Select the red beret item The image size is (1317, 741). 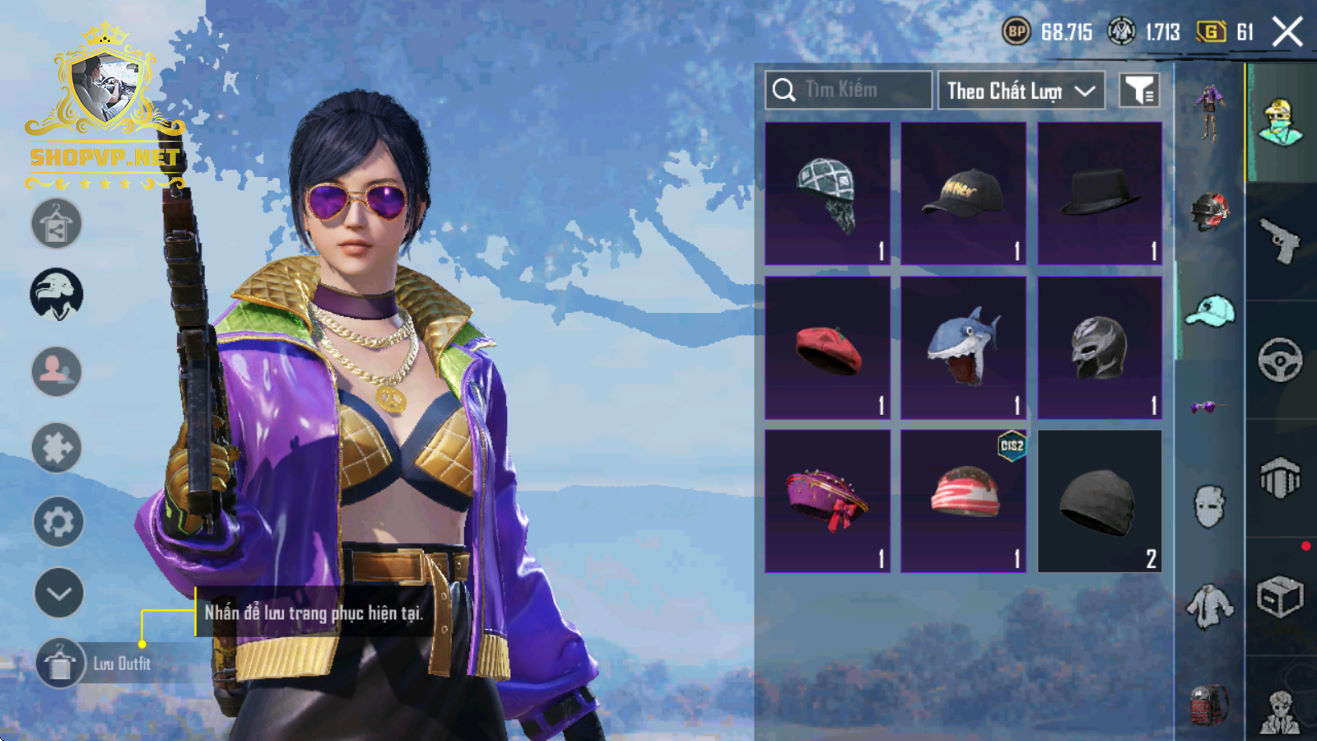tap(827, 348)
